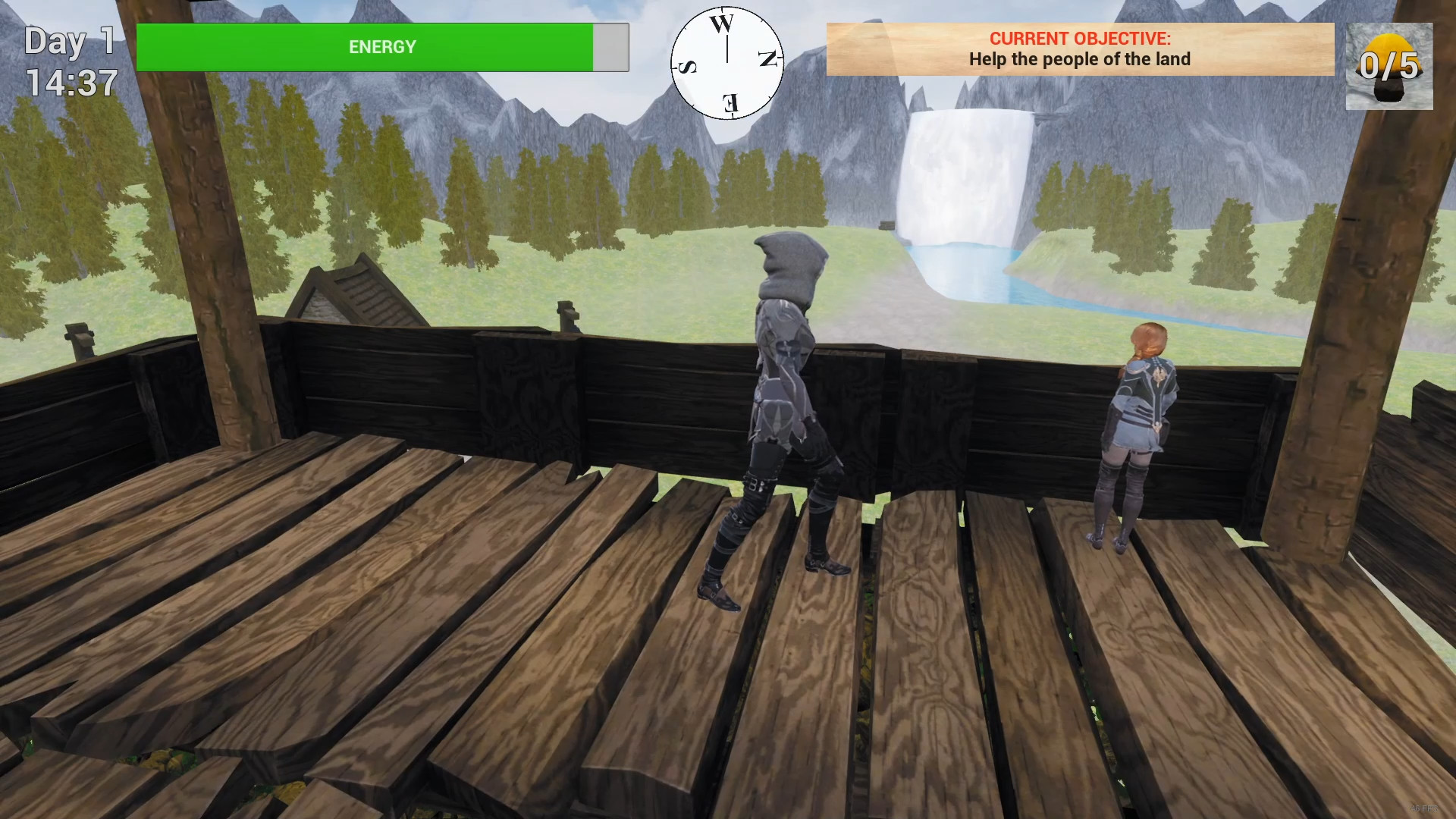Image resolution: width=1456 pixels, height=819 pixels.
Task: Expand the ENERGY status bar
Action: pos(382,46)
